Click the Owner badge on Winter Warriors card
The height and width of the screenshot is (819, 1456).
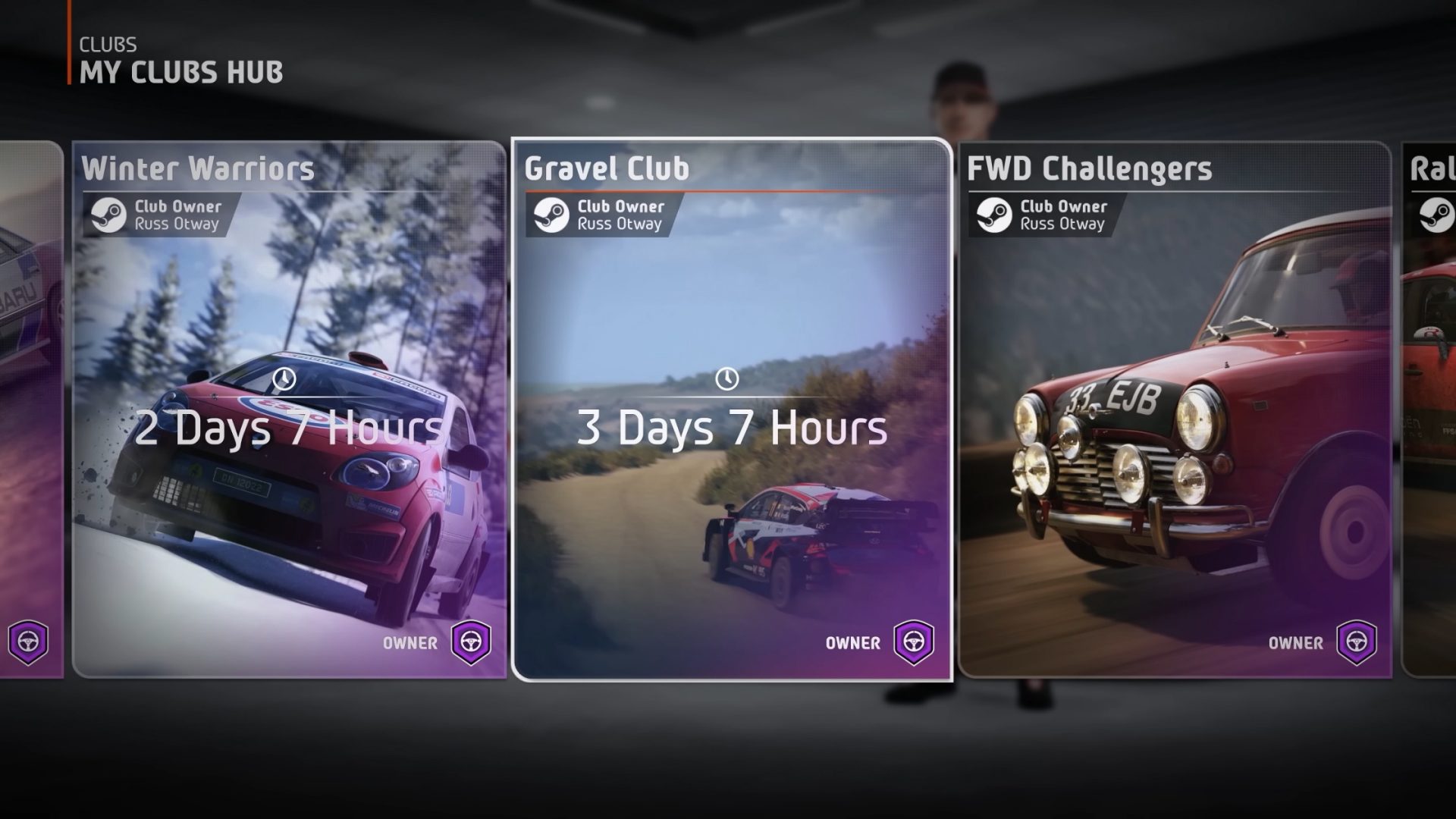pos(469,642)
